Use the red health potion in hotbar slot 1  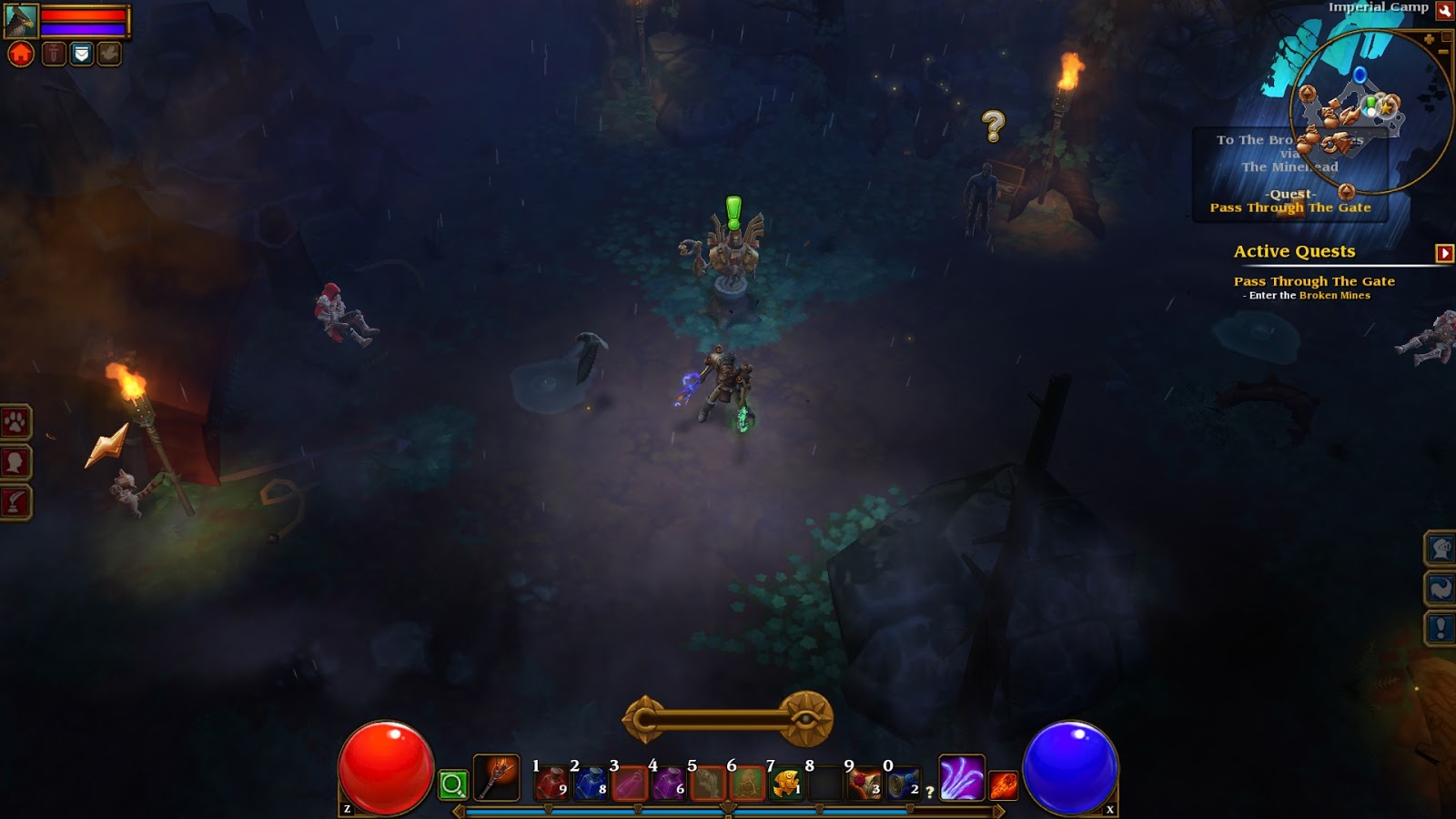click(552, 784)
